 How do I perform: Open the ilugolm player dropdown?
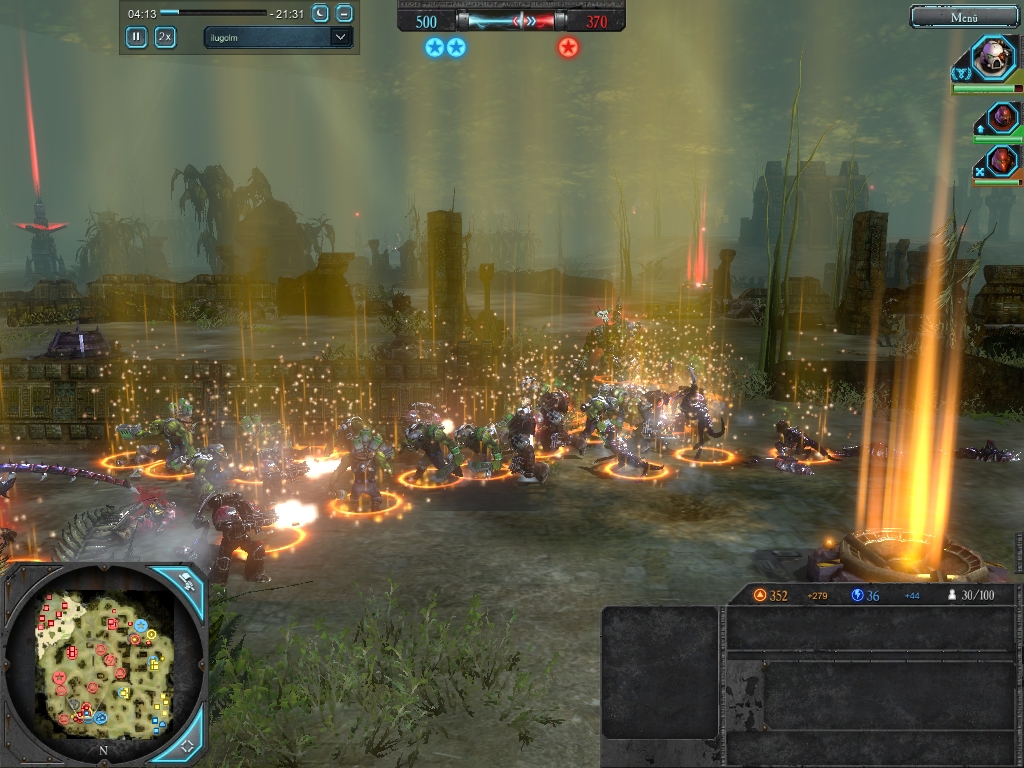278,37
